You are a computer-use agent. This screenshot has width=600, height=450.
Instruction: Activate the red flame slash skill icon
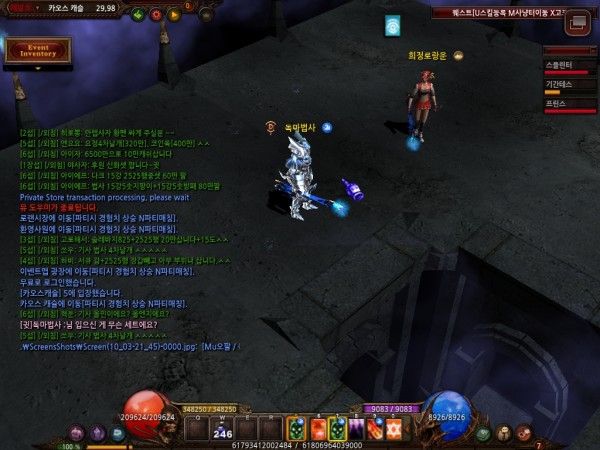pos(375,429)
